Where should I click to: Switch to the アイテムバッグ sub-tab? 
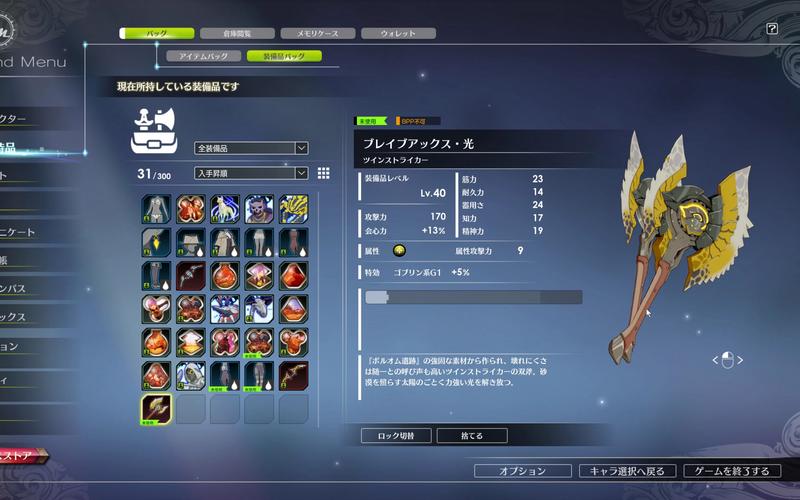click(203, 57)
